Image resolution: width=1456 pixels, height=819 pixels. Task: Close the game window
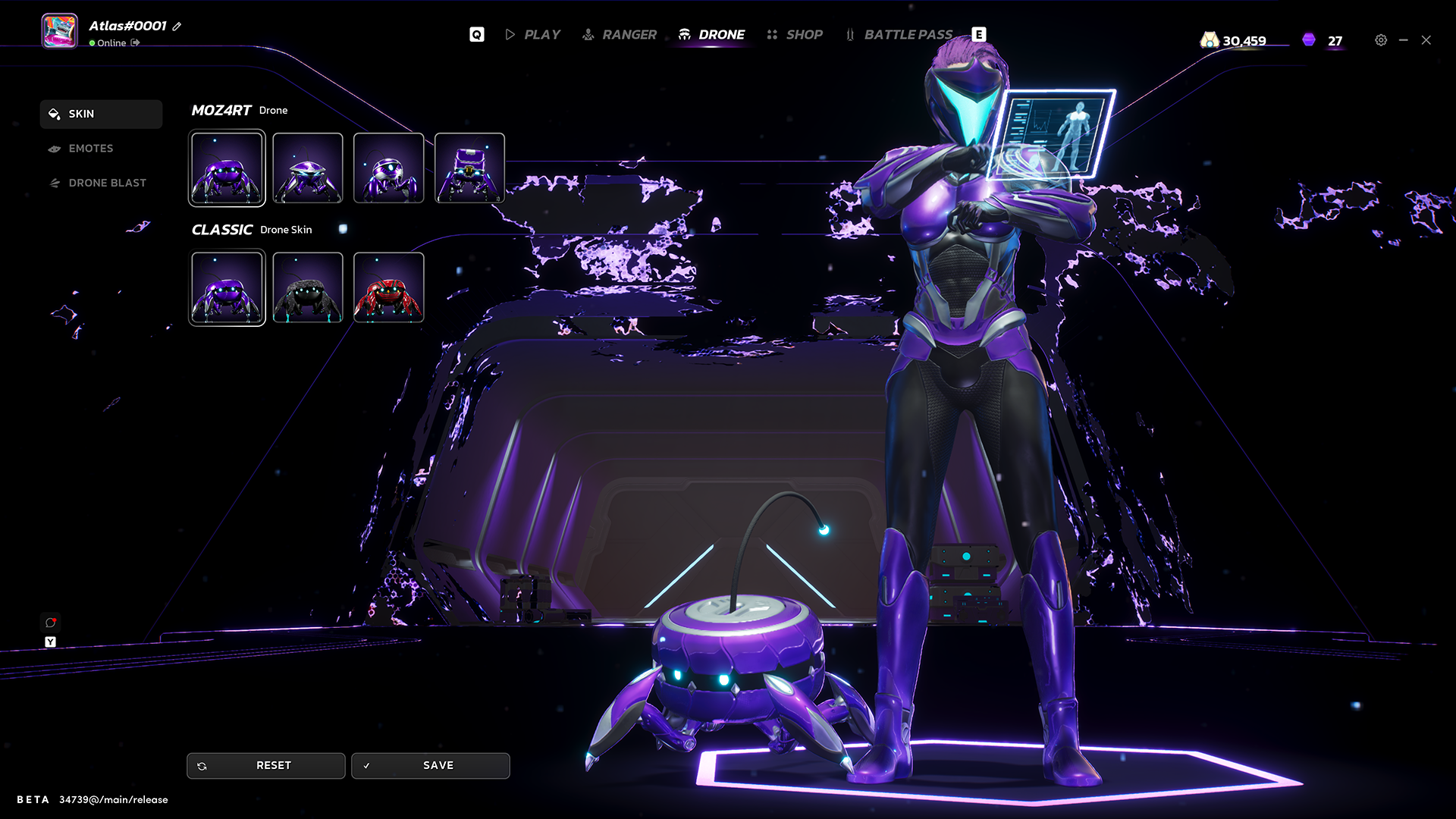click(1426, 40)
